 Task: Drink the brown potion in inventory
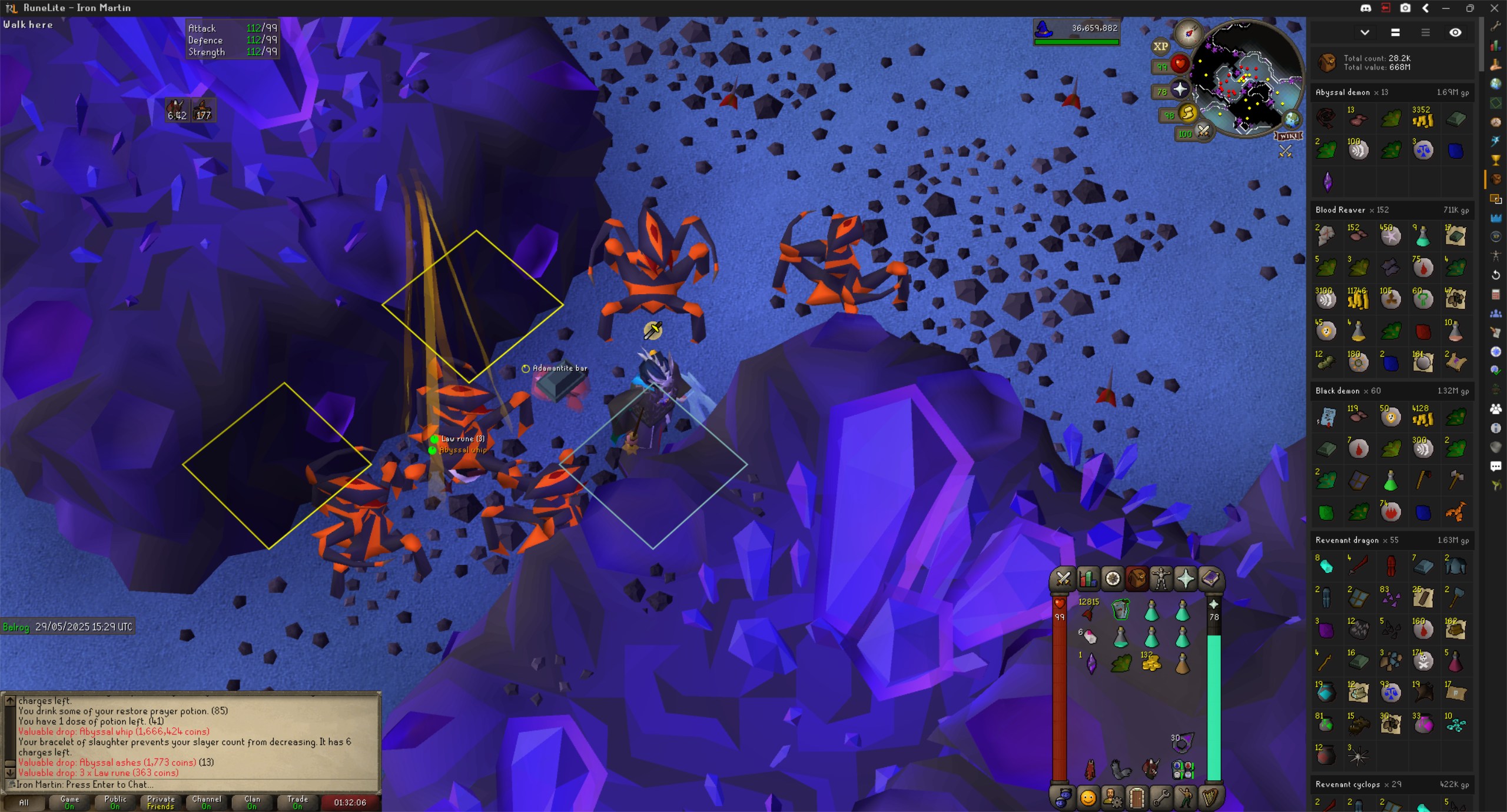[x=1182, y=664]
